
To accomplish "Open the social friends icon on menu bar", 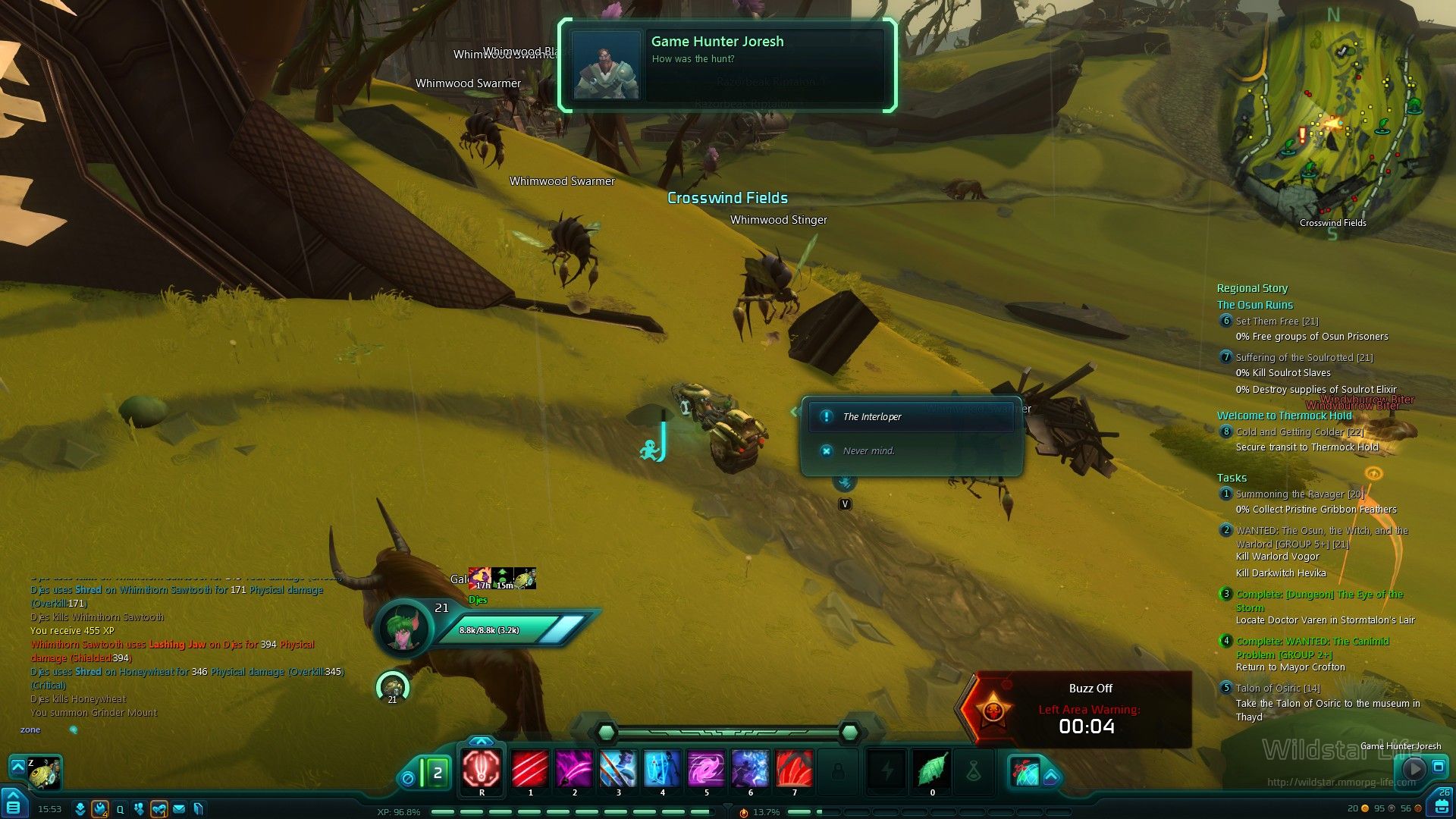I will [138, 809].
